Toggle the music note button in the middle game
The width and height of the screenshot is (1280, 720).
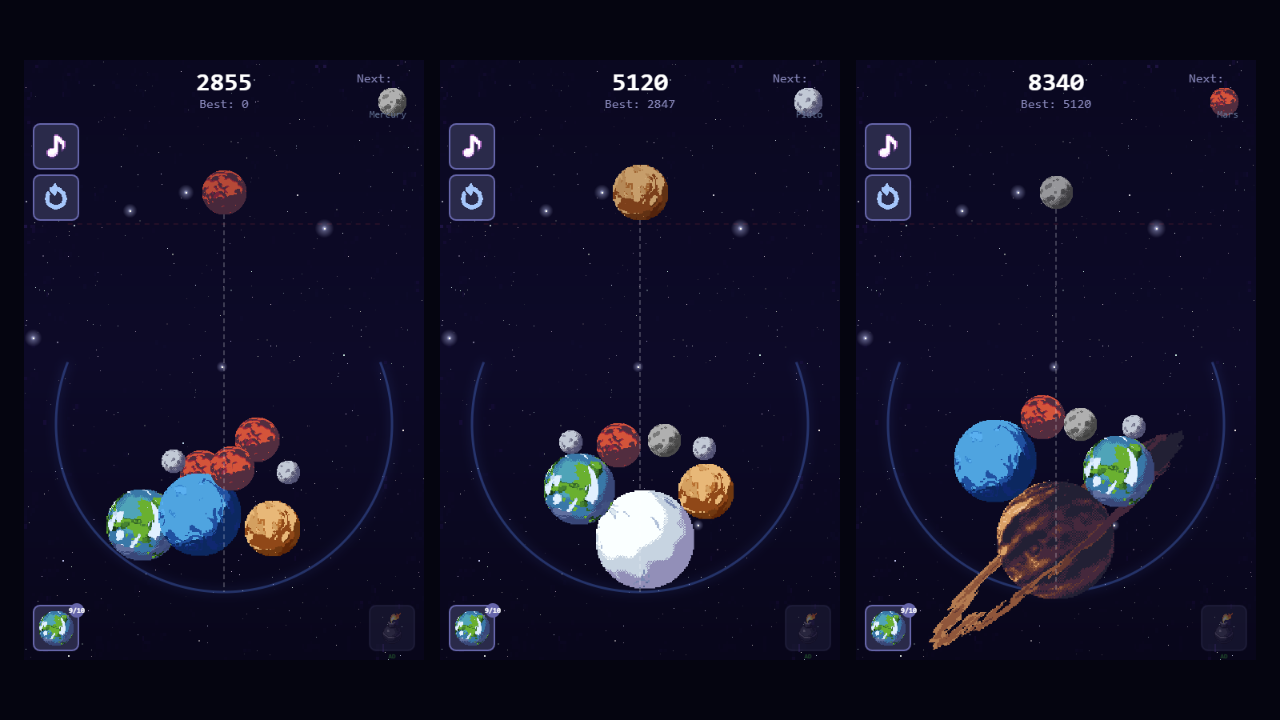click(472, 146)
